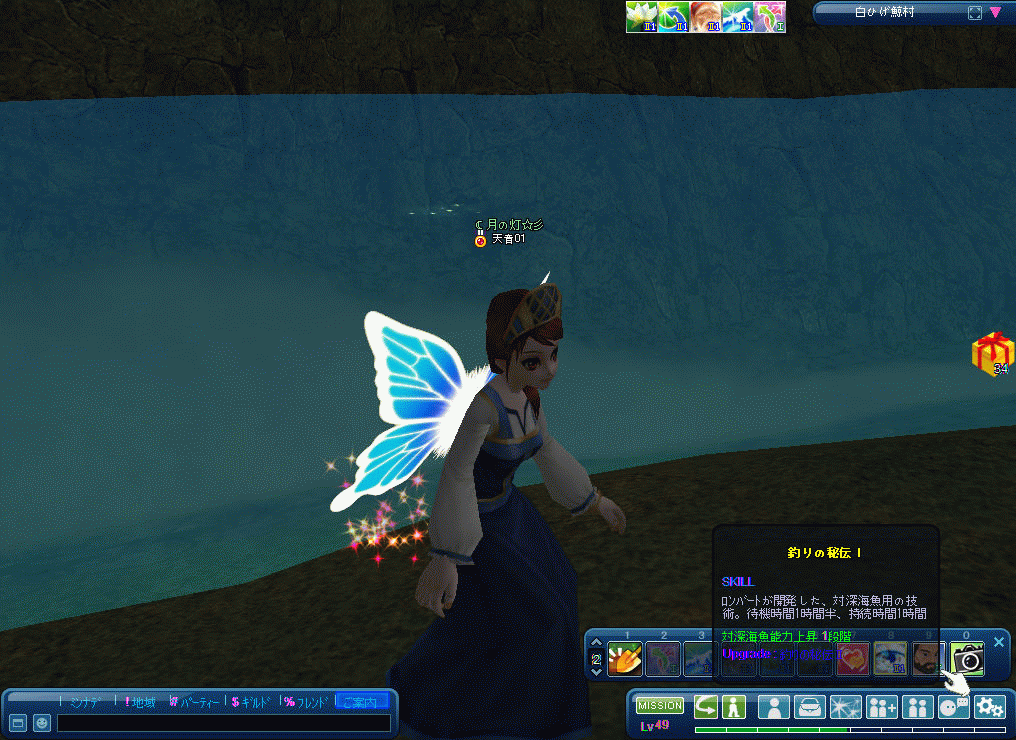Click the add-friend people icon with plus
1016x740 pixels.
pos(881,707)
